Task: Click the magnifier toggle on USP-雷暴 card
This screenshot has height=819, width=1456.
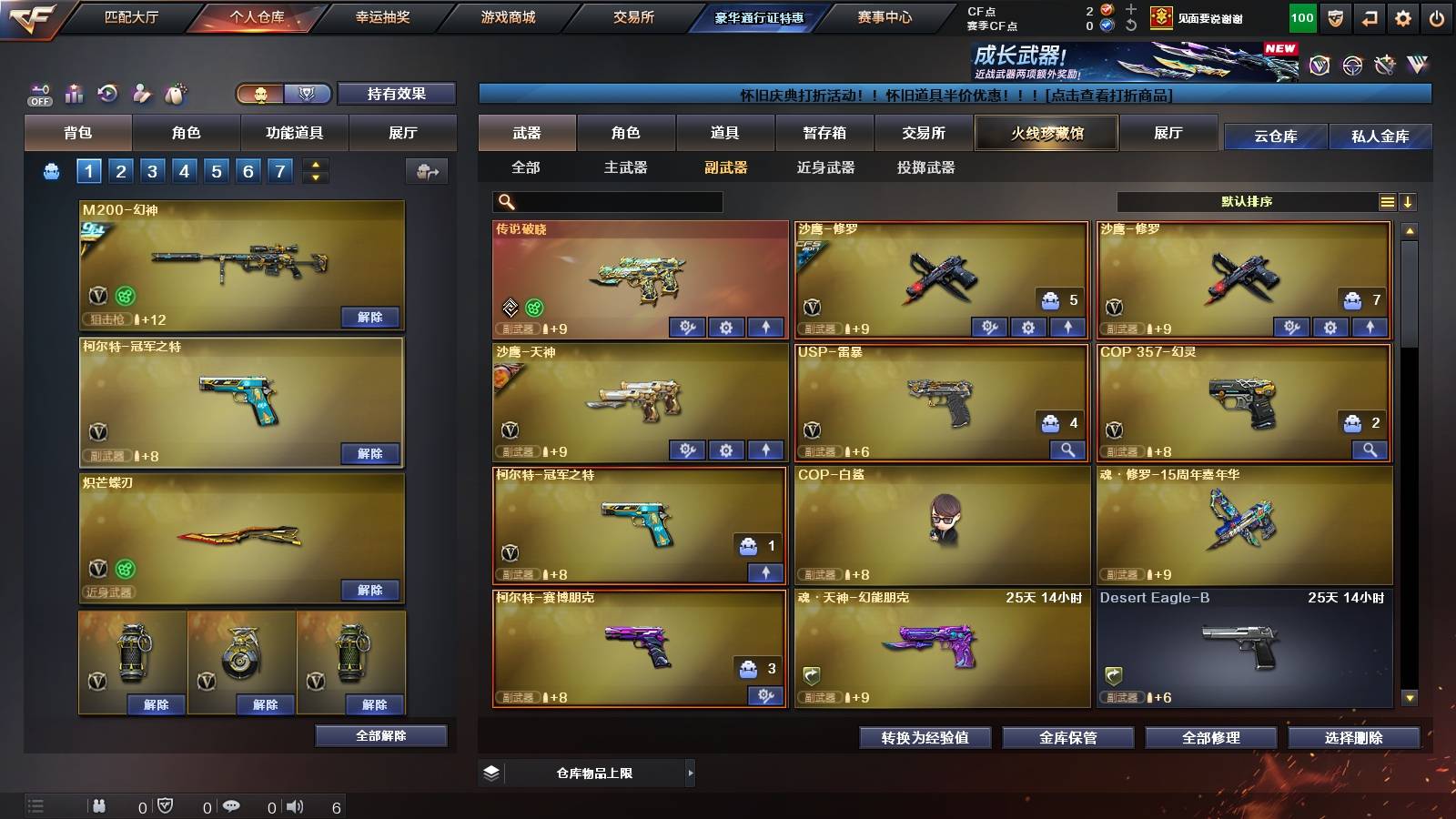Action: pyautogui.click(x=1067, y=449)
